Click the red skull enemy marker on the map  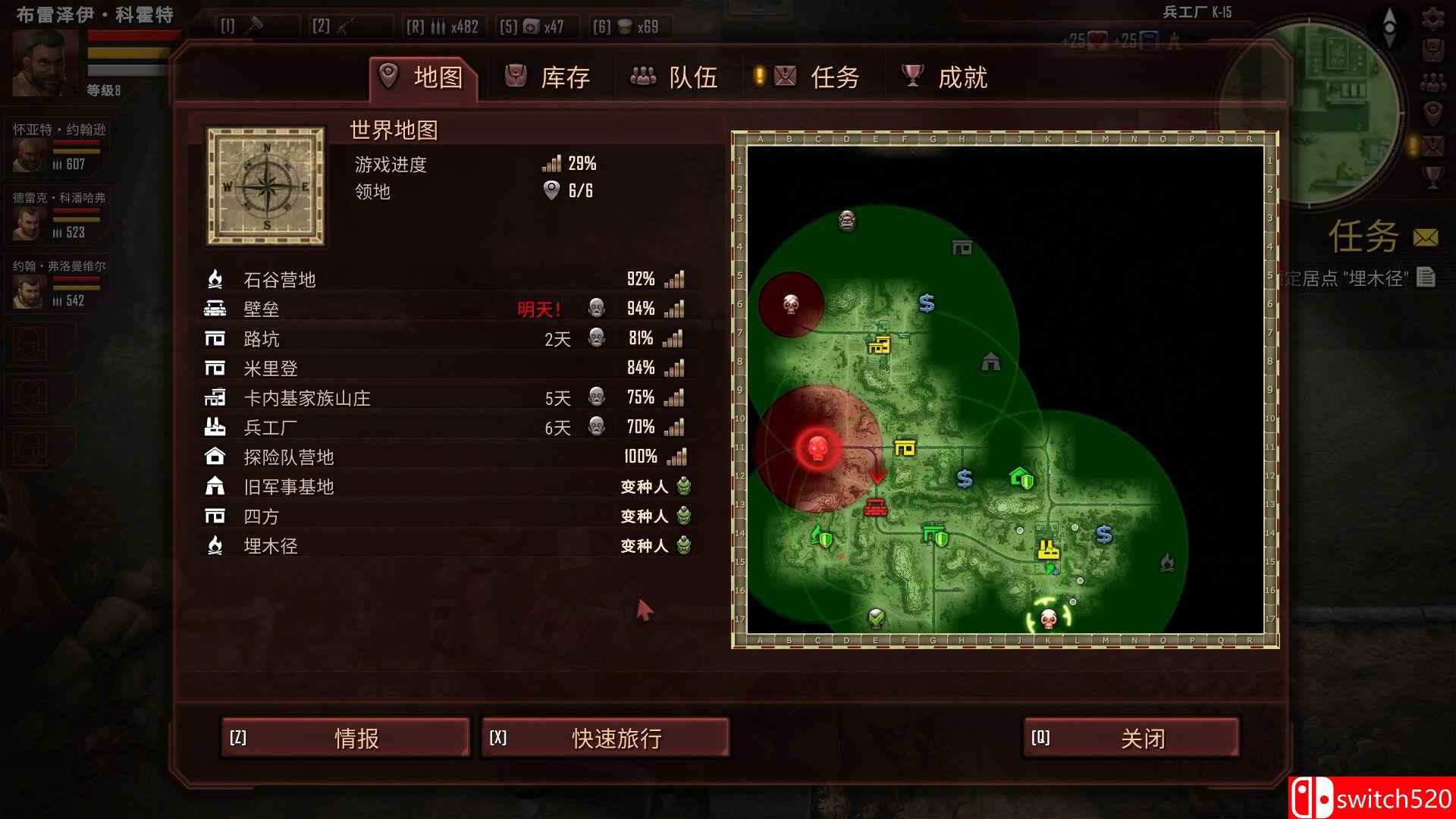[817, 449]
